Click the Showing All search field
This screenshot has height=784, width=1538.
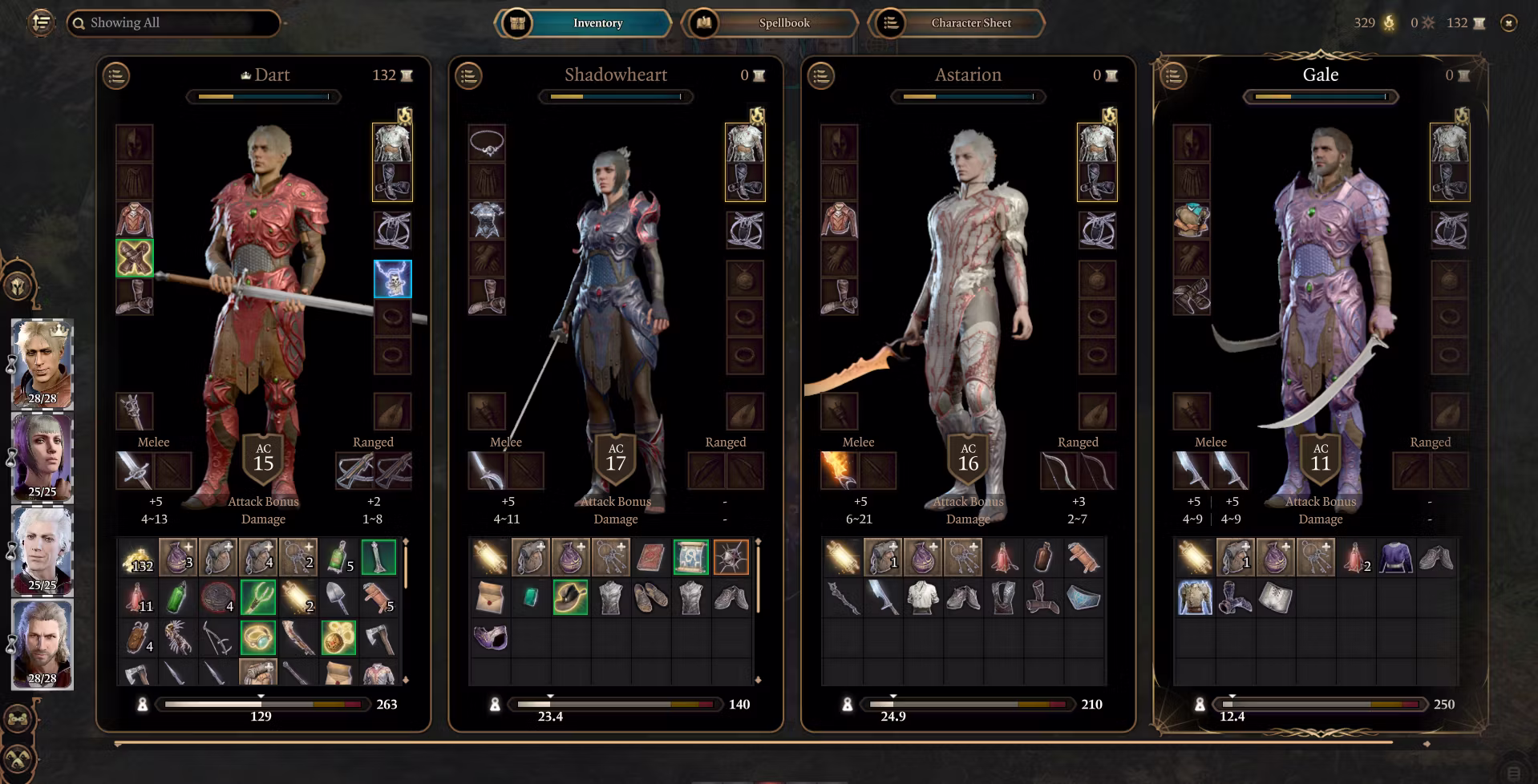pos(173,23)
